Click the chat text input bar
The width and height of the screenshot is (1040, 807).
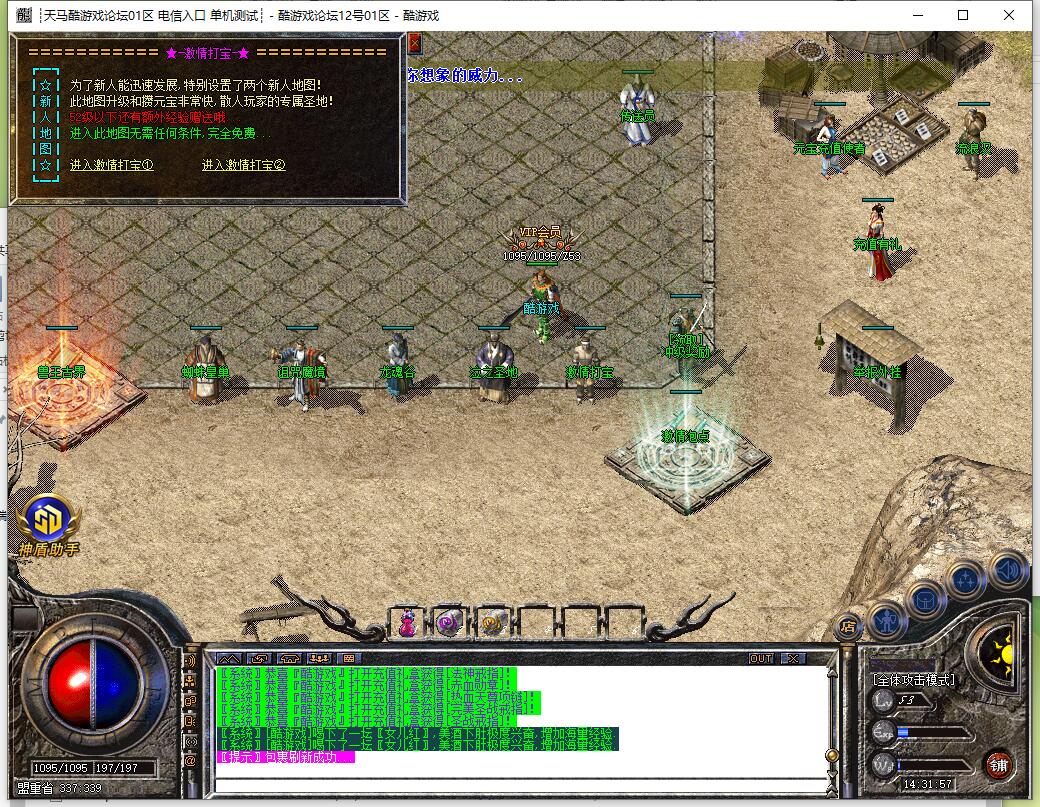click(x=520, y=783)
